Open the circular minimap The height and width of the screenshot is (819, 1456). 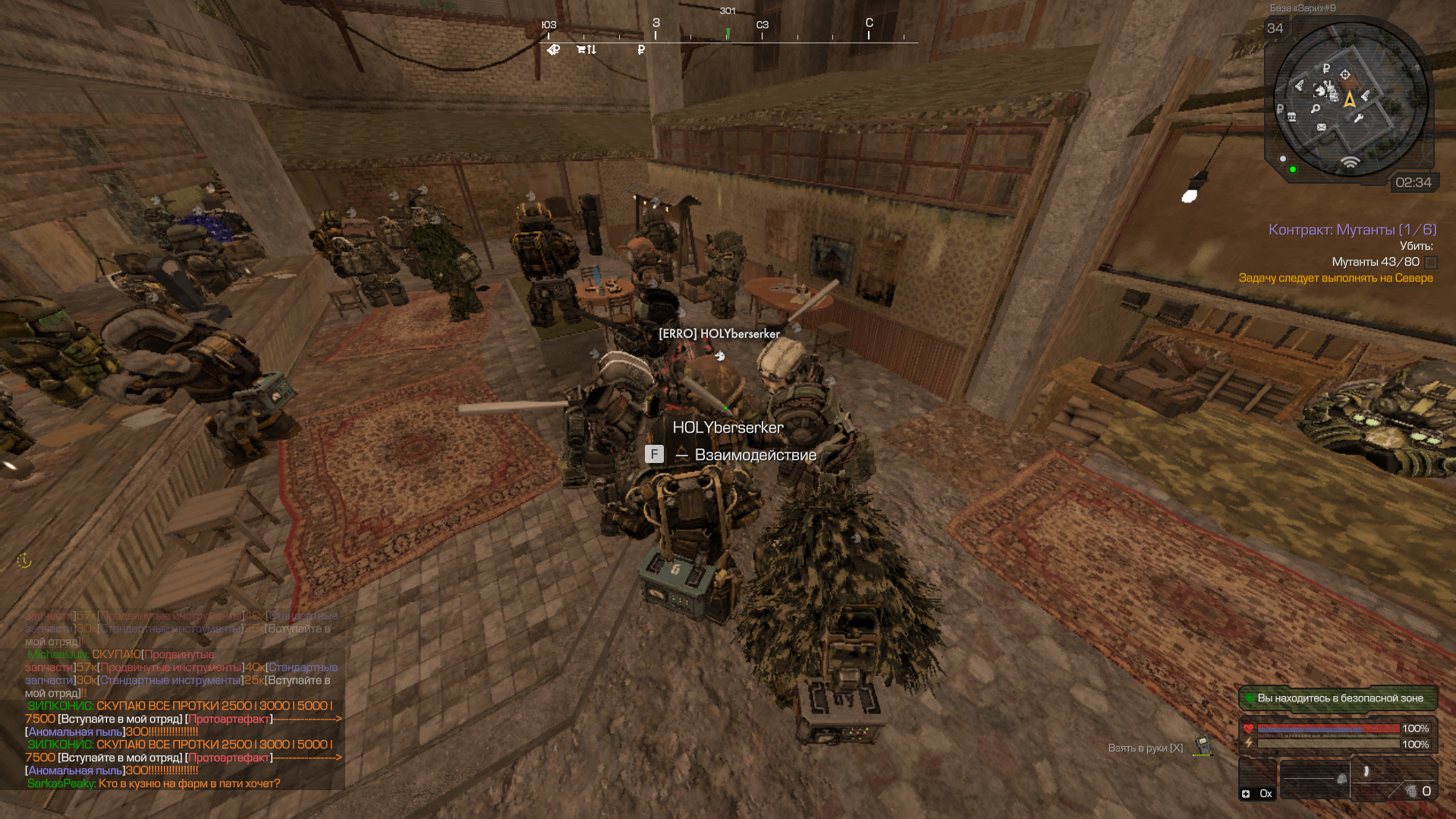(1350, 99)
